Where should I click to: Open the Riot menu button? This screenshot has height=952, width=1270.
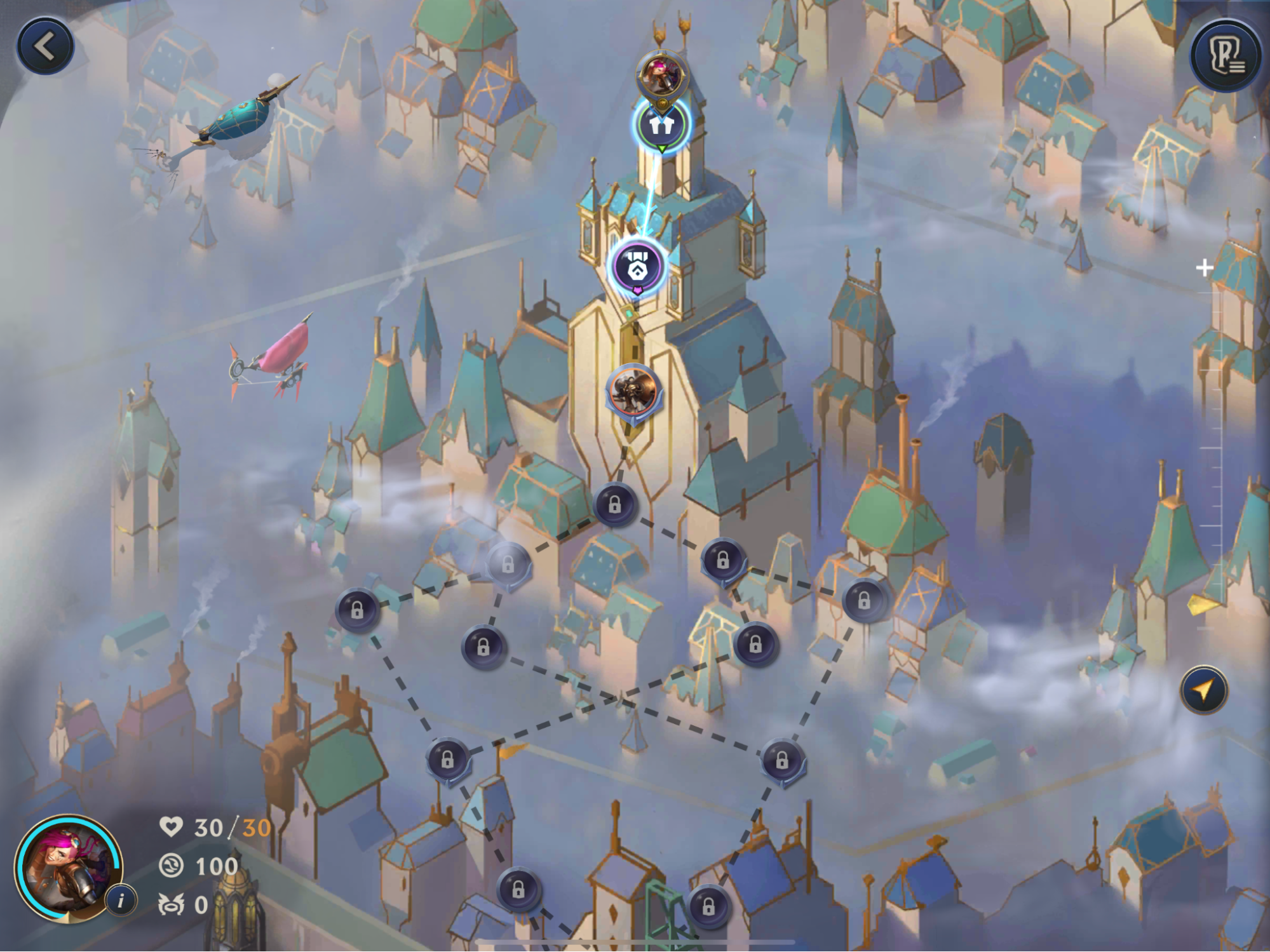pos(1226,57)
